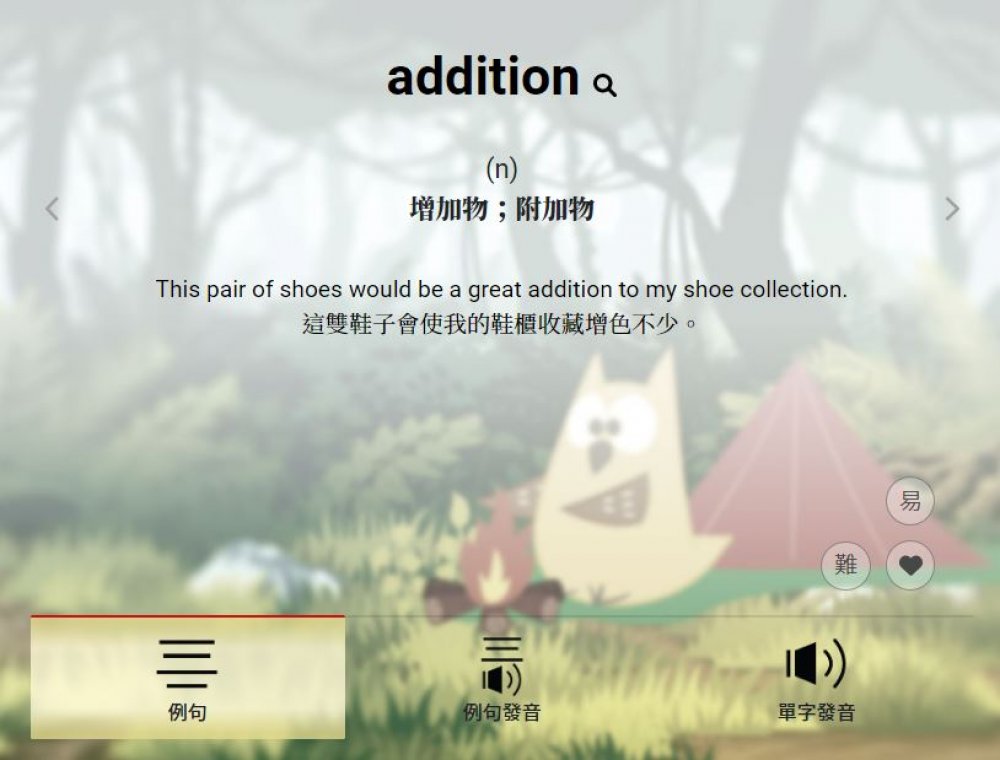This screenshot has height=760, width=1000.
Task: Favorite the word with the heart button
Action: 910,566
